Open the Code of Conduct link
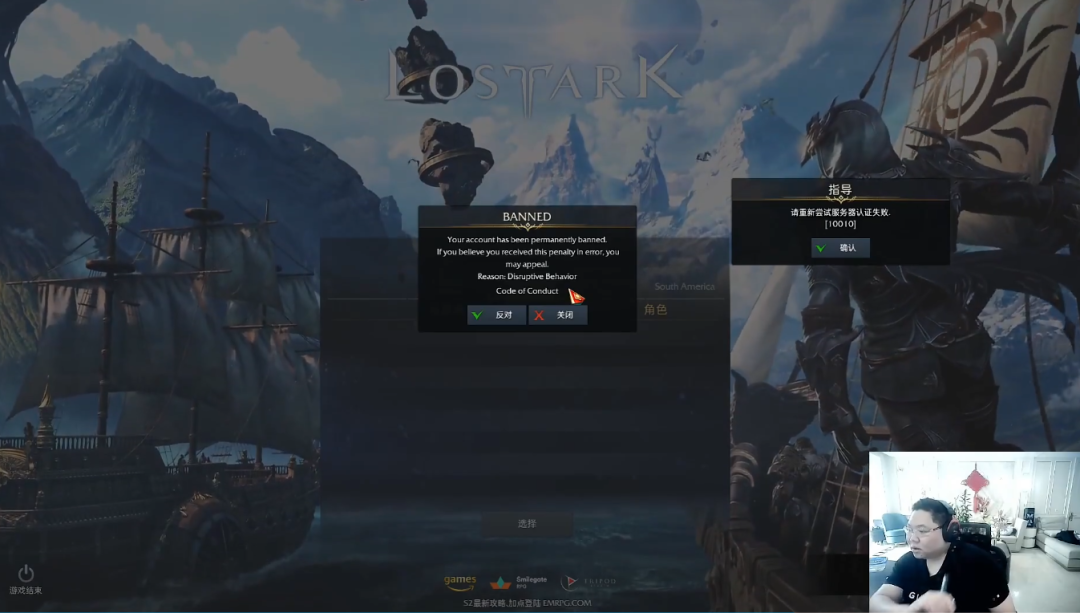 point(527,291)
